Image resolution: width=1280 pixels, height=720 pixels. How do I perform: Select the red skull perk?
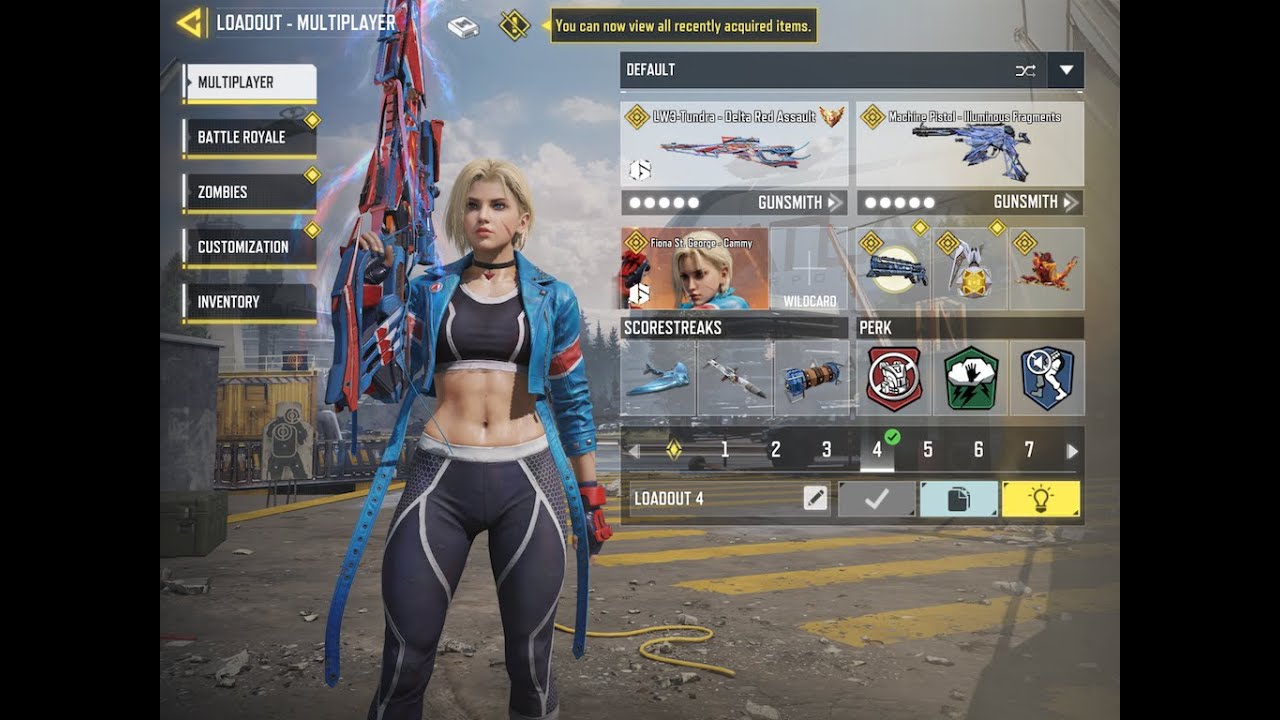point(894,378)
